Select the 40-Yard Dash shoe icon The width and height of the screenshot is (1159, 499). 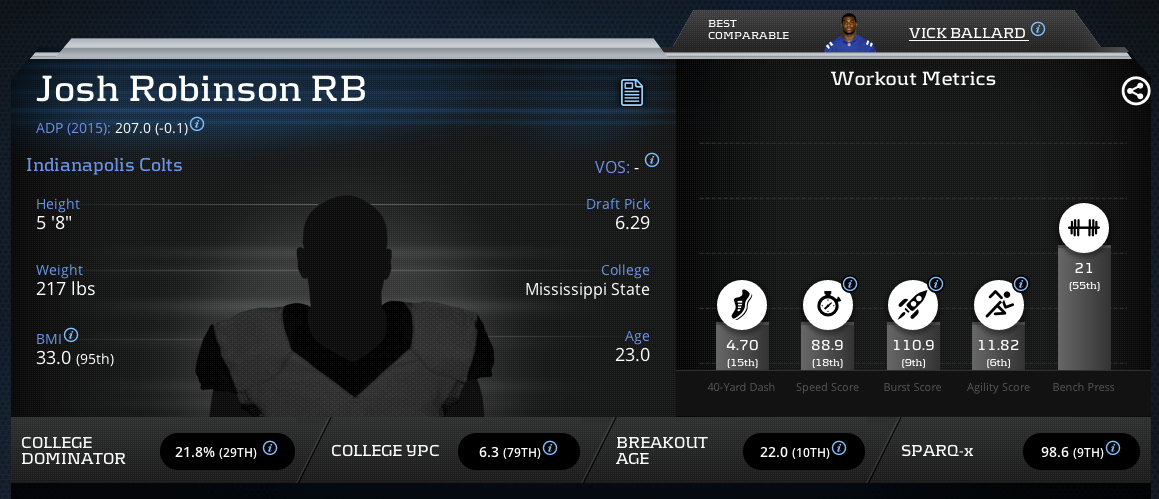pyautogui.click(x=742, y=305)
